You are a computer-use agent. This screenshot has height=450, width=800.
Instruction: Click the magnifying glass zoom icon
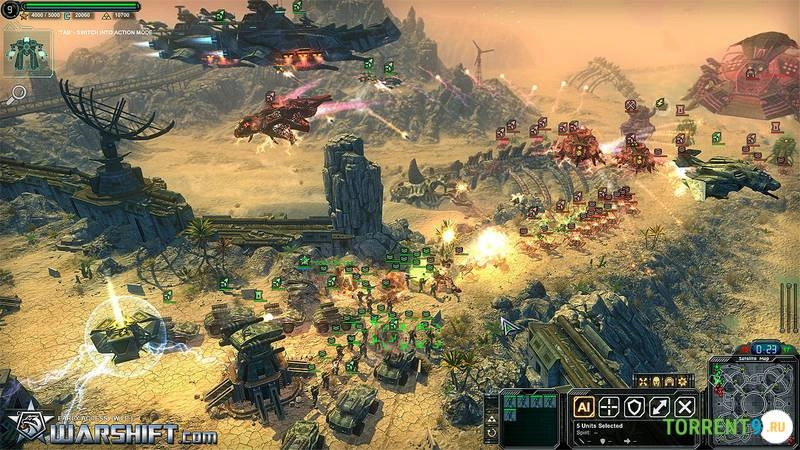[17, 94]
